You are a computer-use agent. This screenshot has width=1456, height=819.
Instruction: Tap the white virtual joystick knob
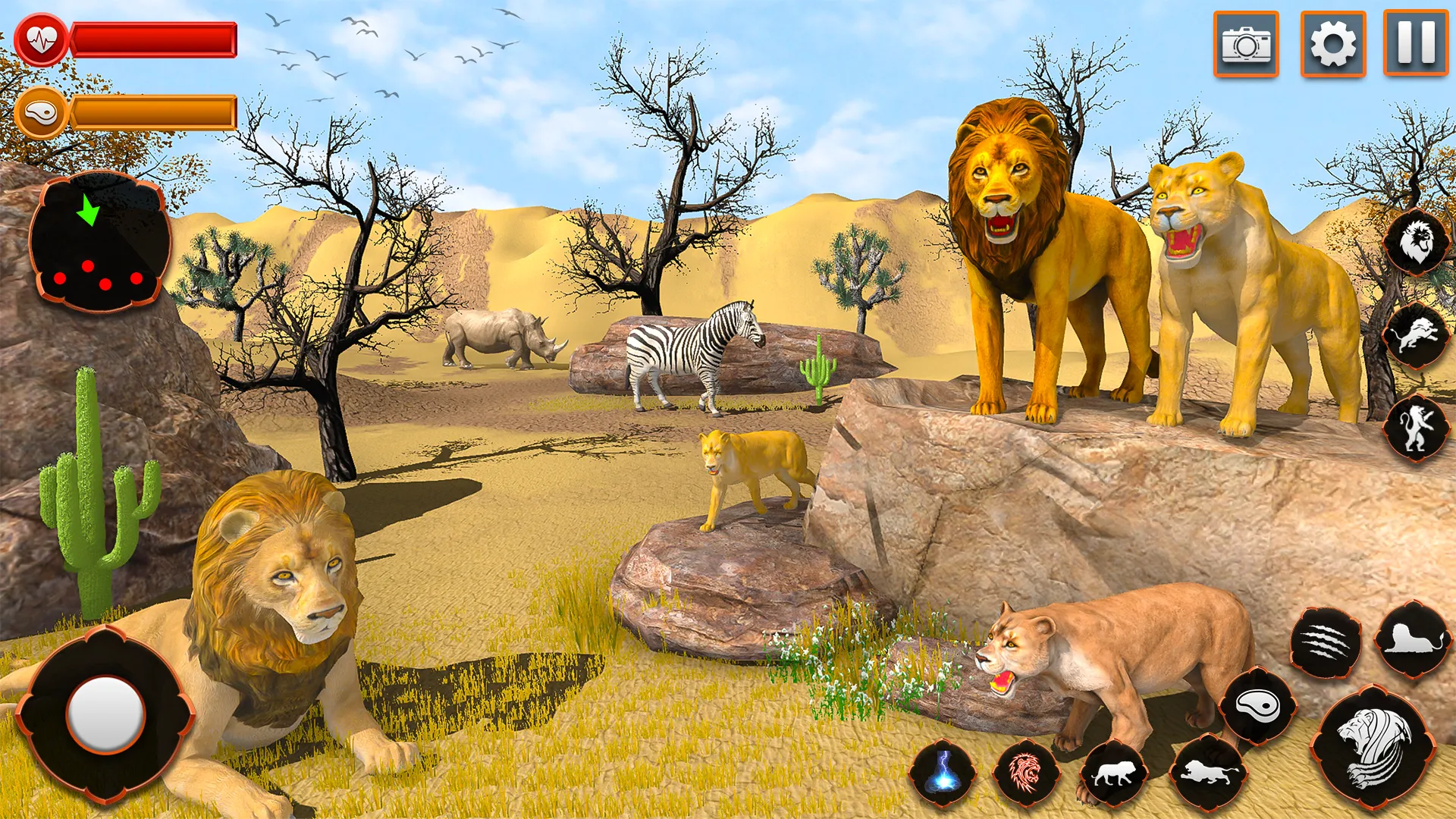click(105, 714)
